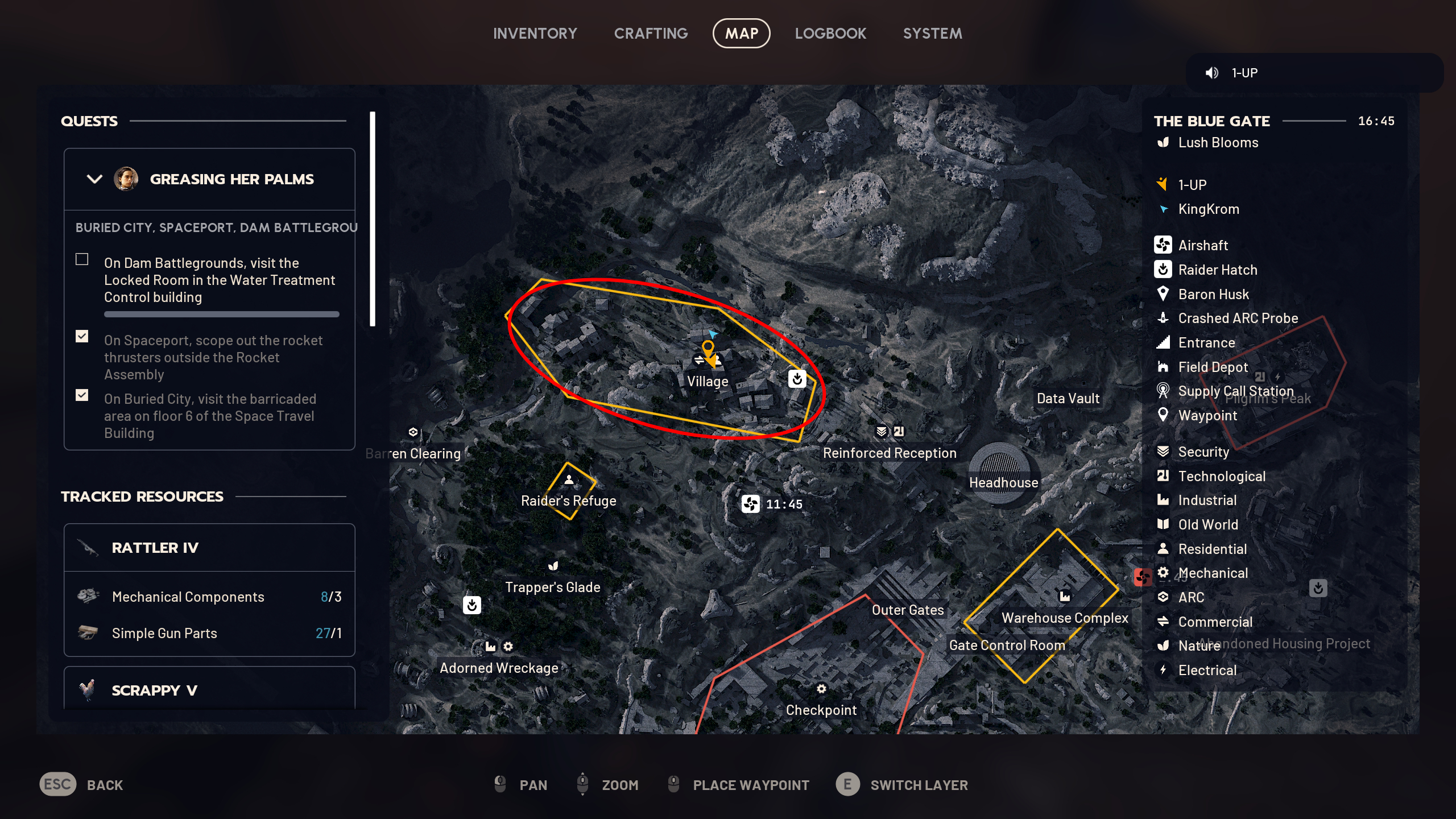Select the Airshaft icon in the legend
This screenshot has height=819, width=1456.
coord(1164,245)
